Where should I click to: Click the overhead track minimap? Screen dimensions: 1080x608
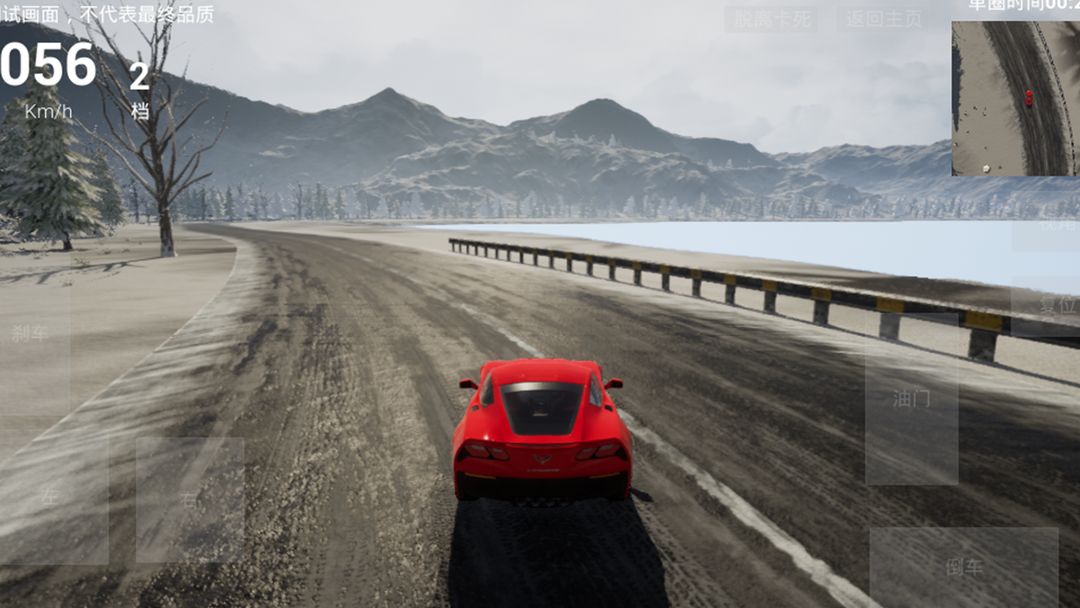1015,99
